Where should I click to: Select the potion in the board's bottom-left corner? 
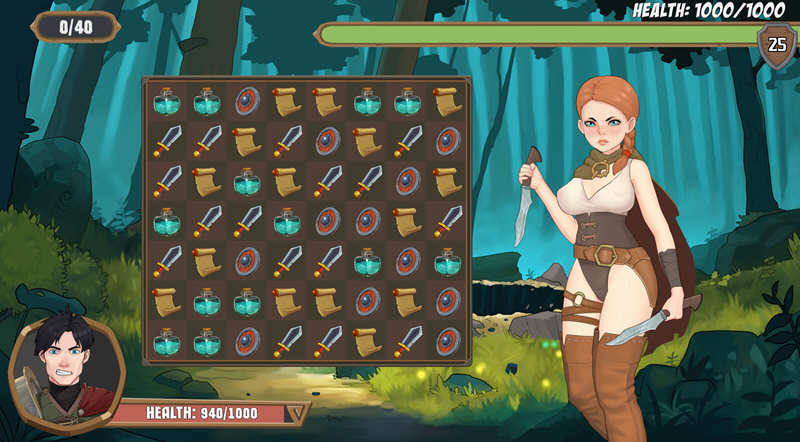(x=166, y=341)
